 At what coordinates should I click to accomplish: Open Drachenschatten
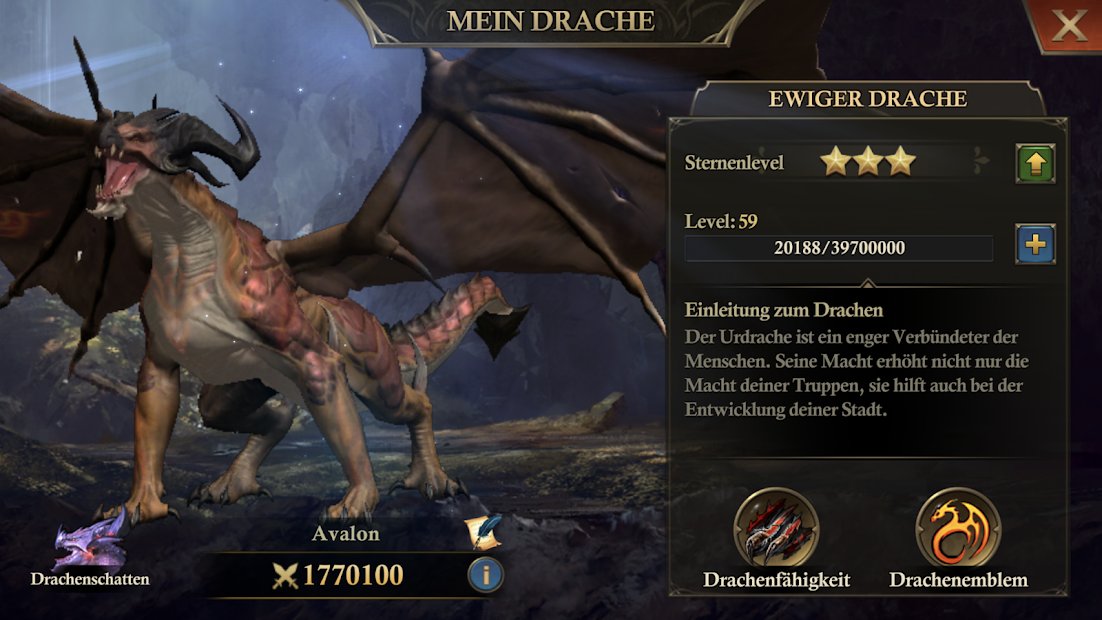point(90,543)
